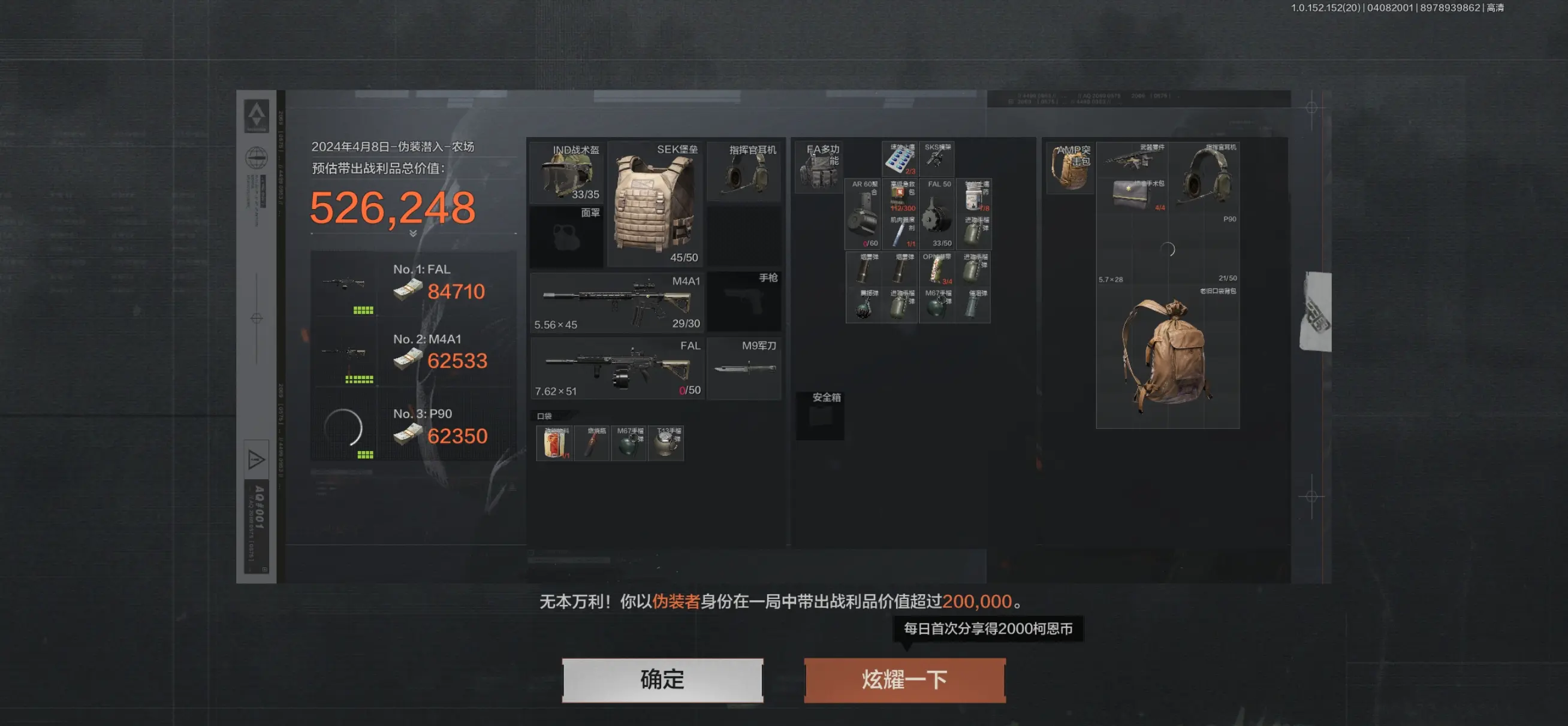Screen dimensions: 1568x726
Task: Select the 指挥官耳机 headset icon
Action: [744, 174]
